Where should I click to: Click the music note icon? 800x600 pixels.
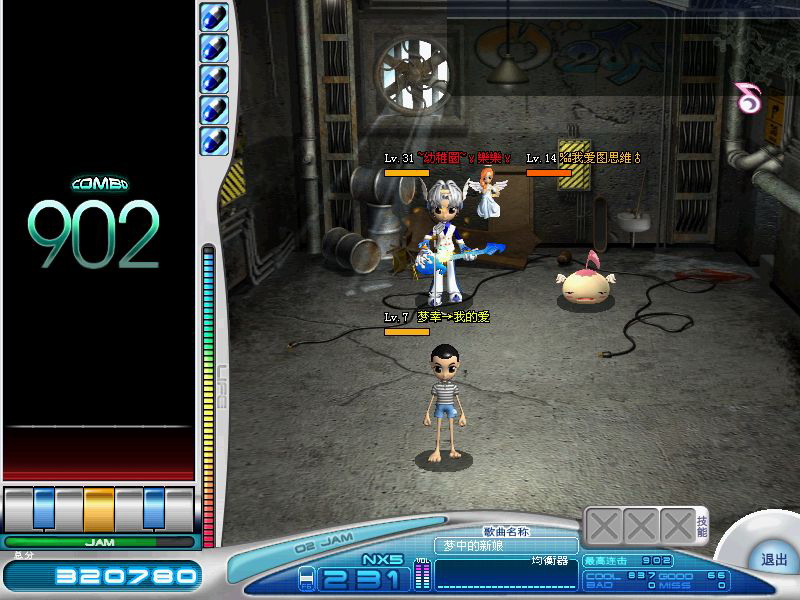click(x=746, y=97)
